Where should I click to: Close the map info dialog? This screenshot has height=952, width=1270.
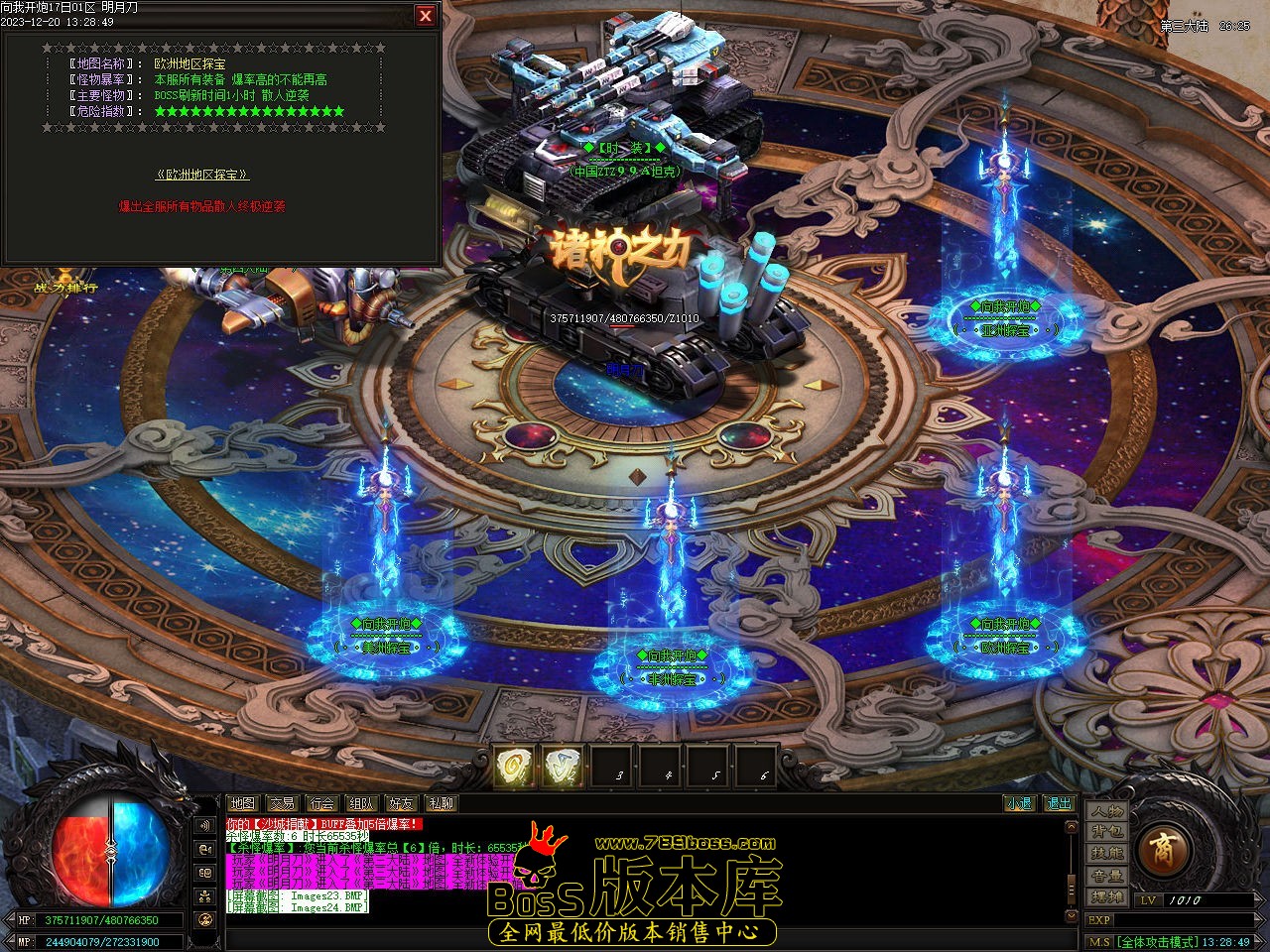click(x=426, y=15)
